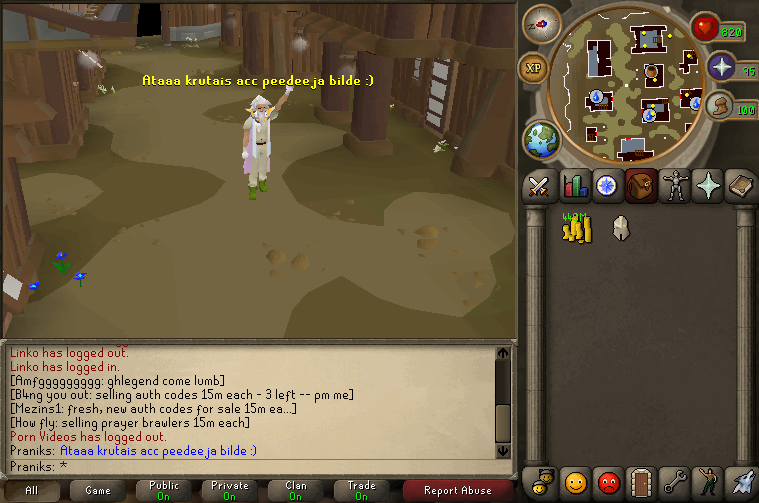Toggle the XP counter button

click(532, 68)
